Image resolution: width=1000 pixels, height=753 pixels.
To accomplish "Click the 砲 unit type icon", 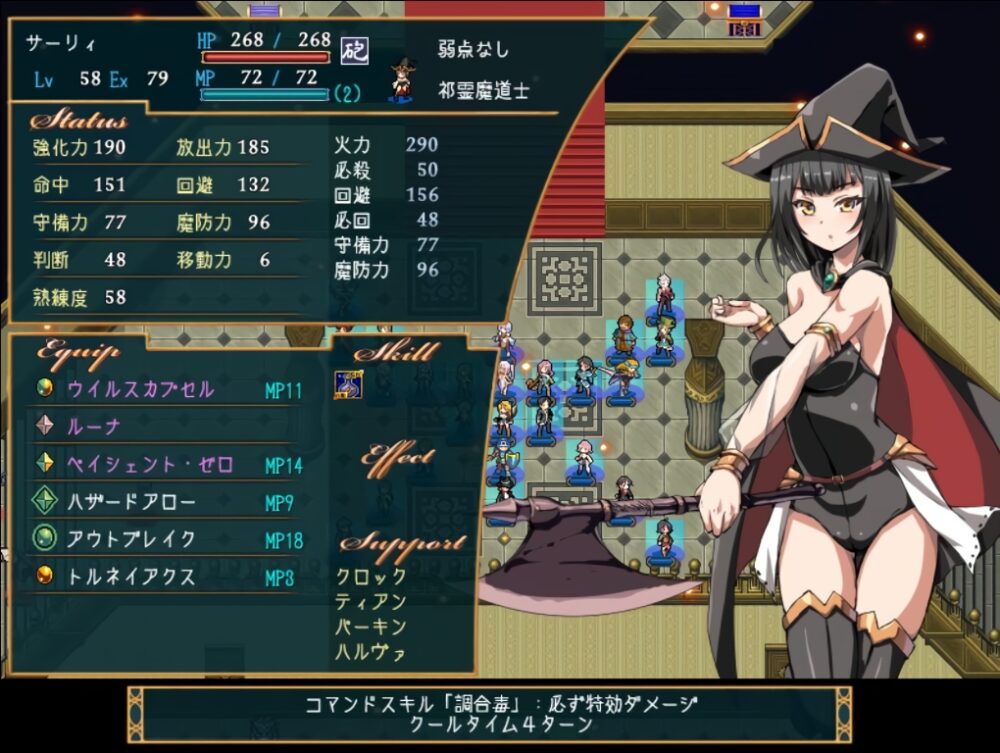I will click(354, 49).
